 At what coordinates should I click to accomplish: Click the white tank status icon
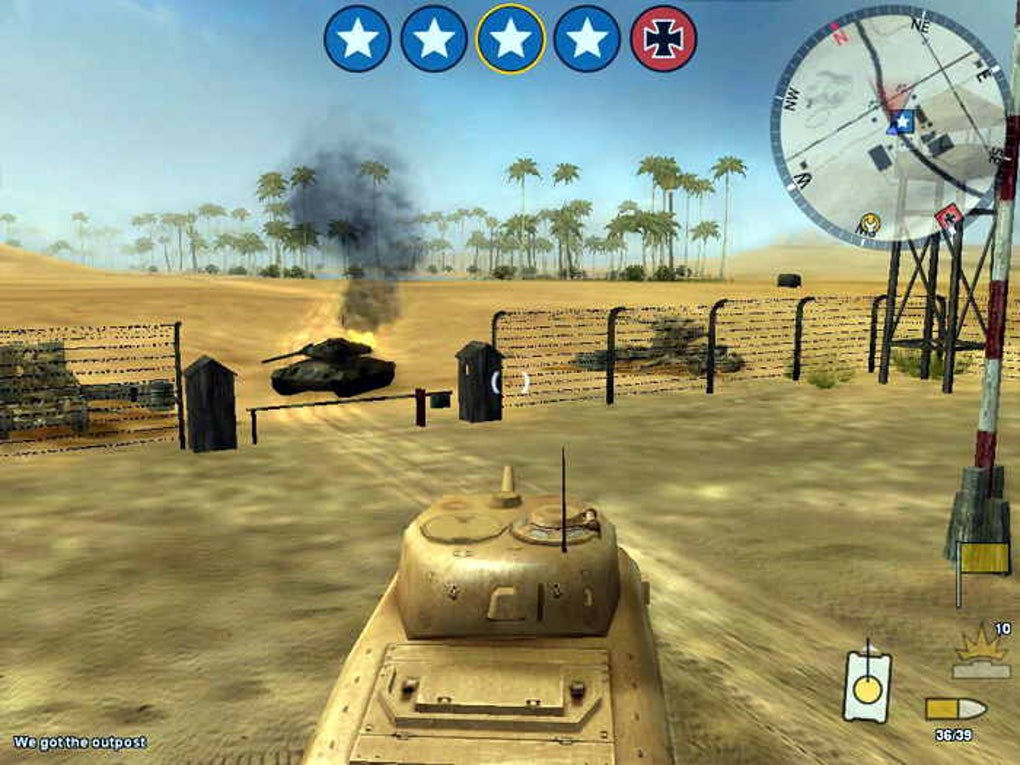tap(866, 684)
